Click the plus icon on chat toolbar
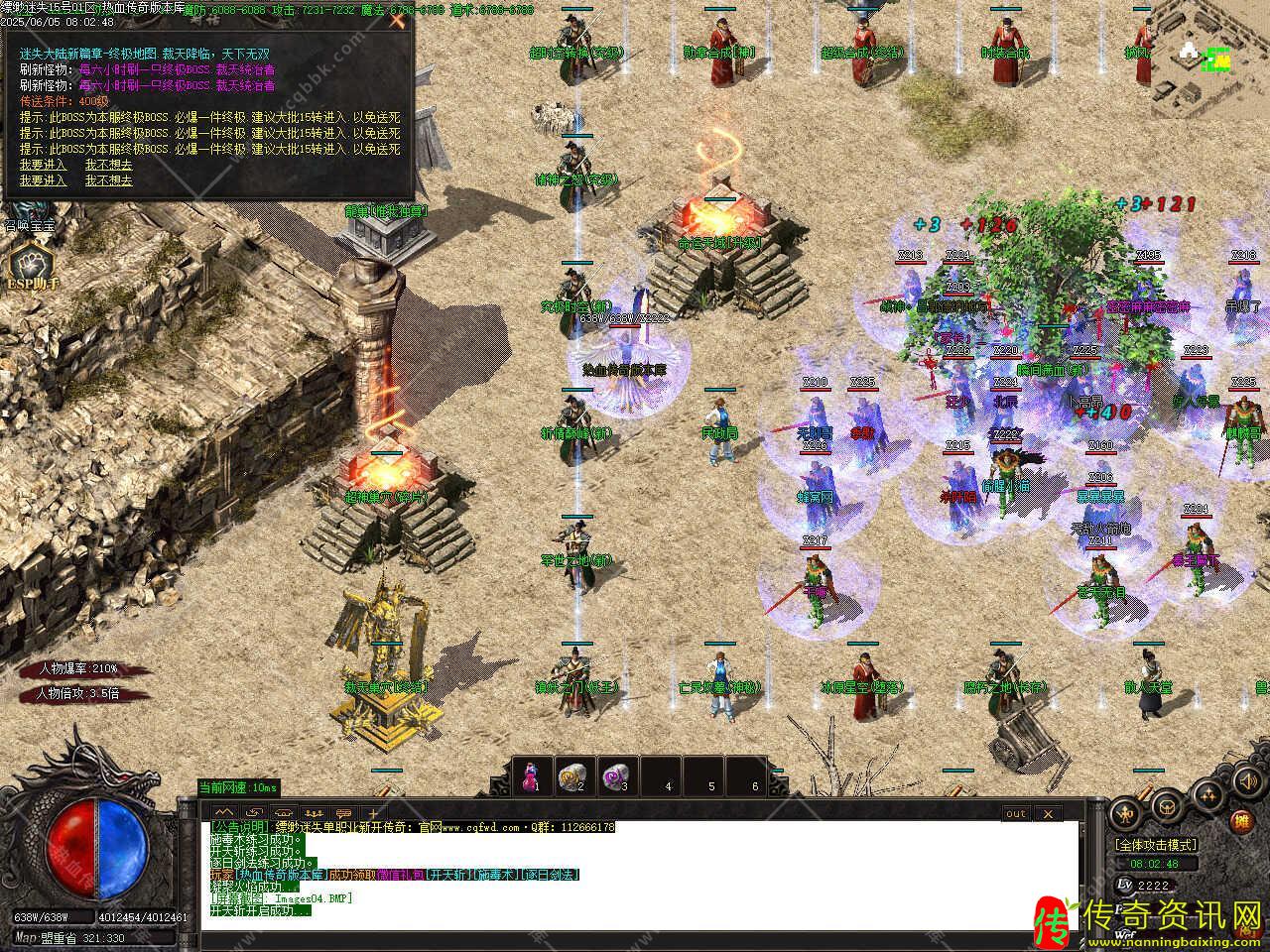The image size is (1270, 952). coord(373,813)
